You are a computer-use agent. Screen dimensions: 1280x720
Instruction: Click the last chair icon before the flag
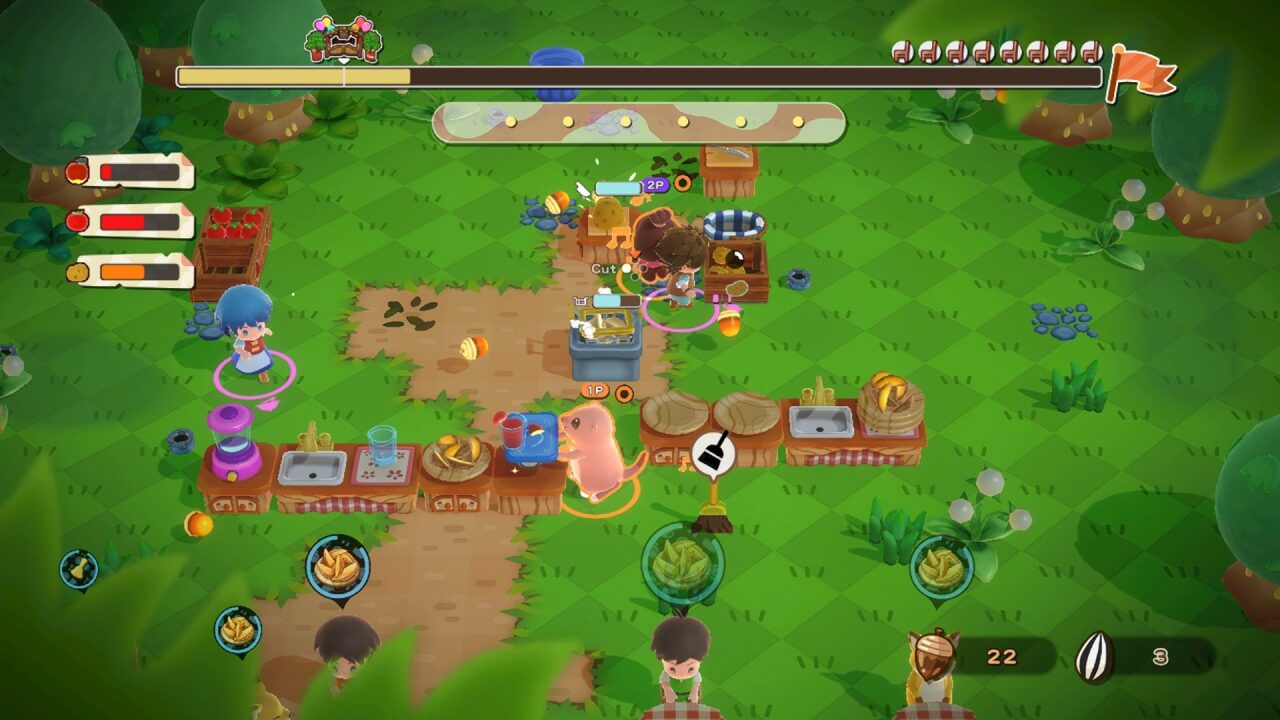click(1092, 52)
